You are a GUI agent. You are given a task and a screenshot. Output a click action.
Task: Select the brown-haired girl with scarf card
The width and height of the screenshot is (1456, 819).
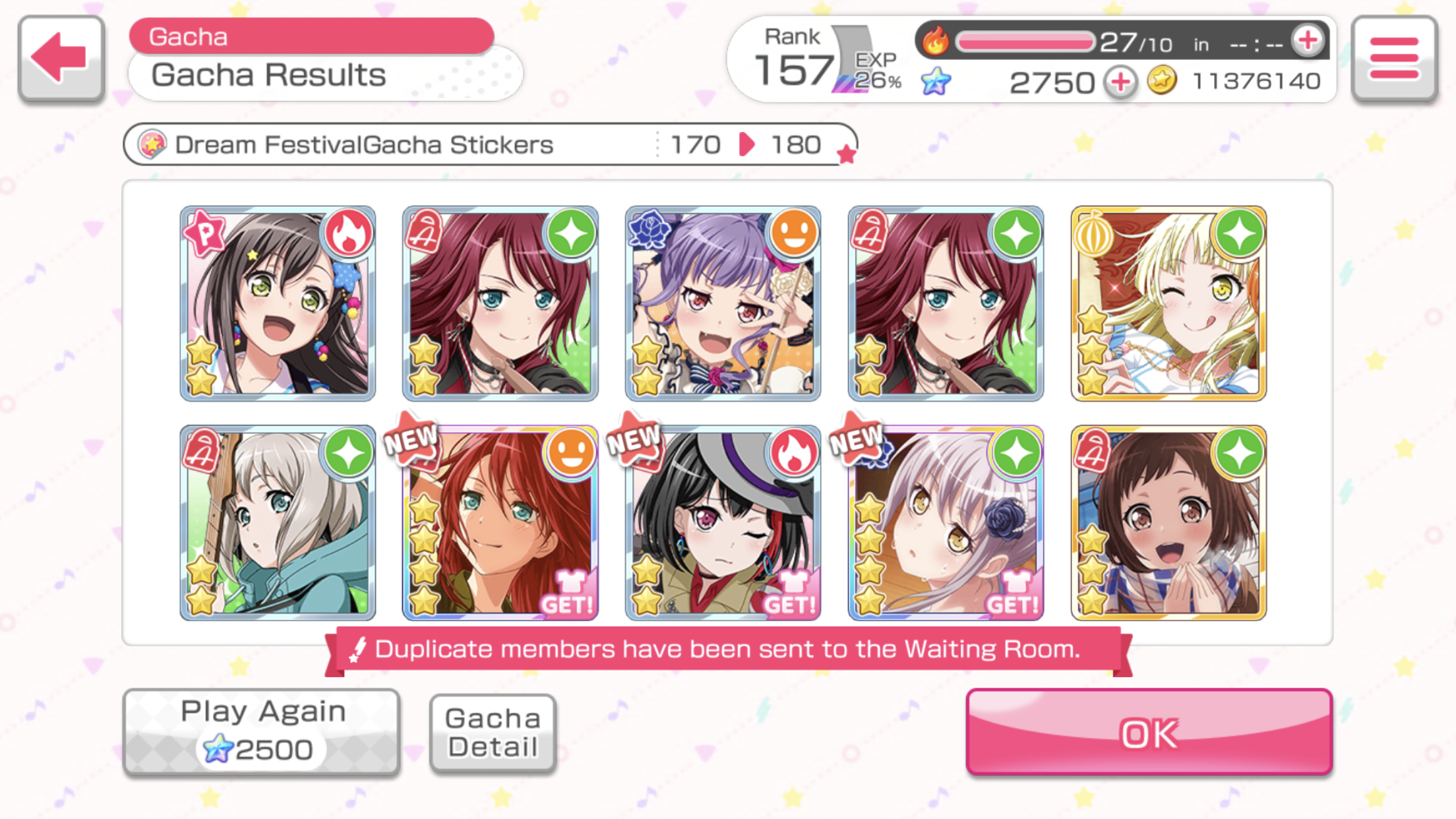1168,523
